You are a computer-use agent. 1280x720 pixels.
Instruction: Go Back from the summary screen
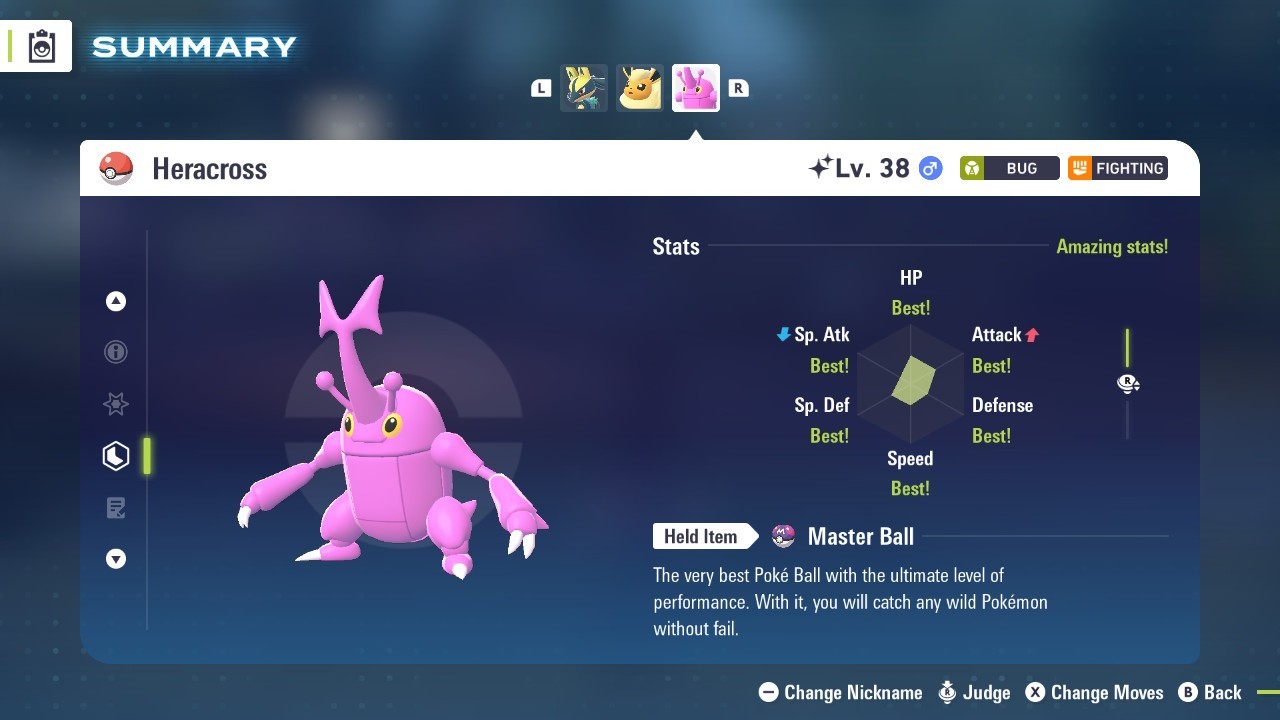[x=1210, y=692]
